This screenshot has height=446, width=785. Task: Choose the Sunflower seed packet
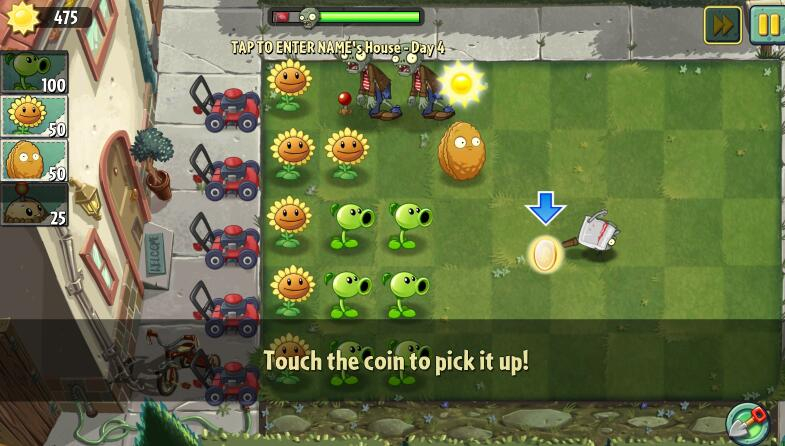pos(34,116)
